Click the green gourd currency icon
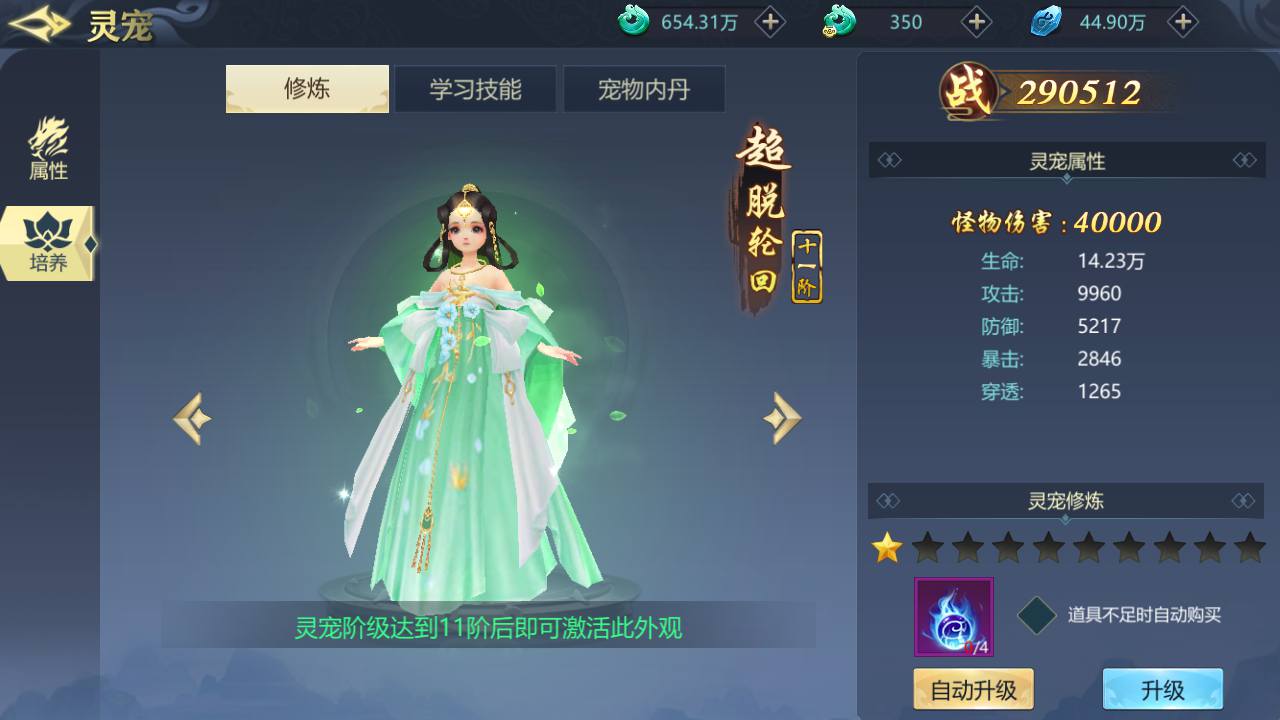Image resolution: width=1280 pixels, height=720 pixels. point(838,21)
